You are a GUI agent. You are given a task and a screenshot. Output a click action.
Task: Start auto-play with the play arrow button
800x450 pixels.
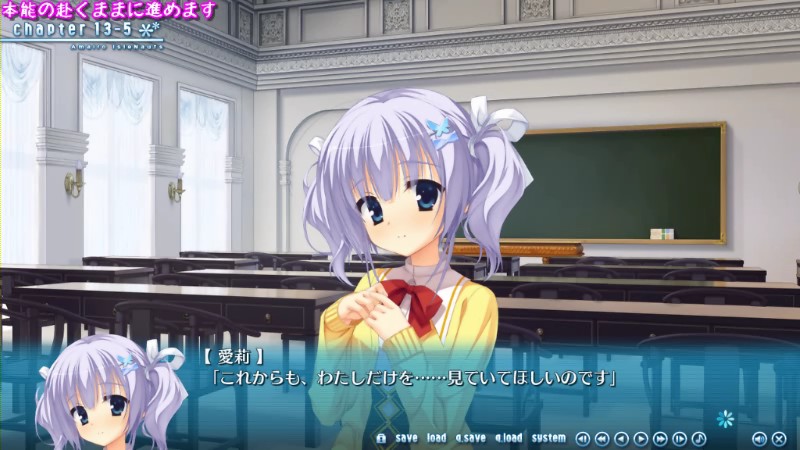click(x=641, y=438)
